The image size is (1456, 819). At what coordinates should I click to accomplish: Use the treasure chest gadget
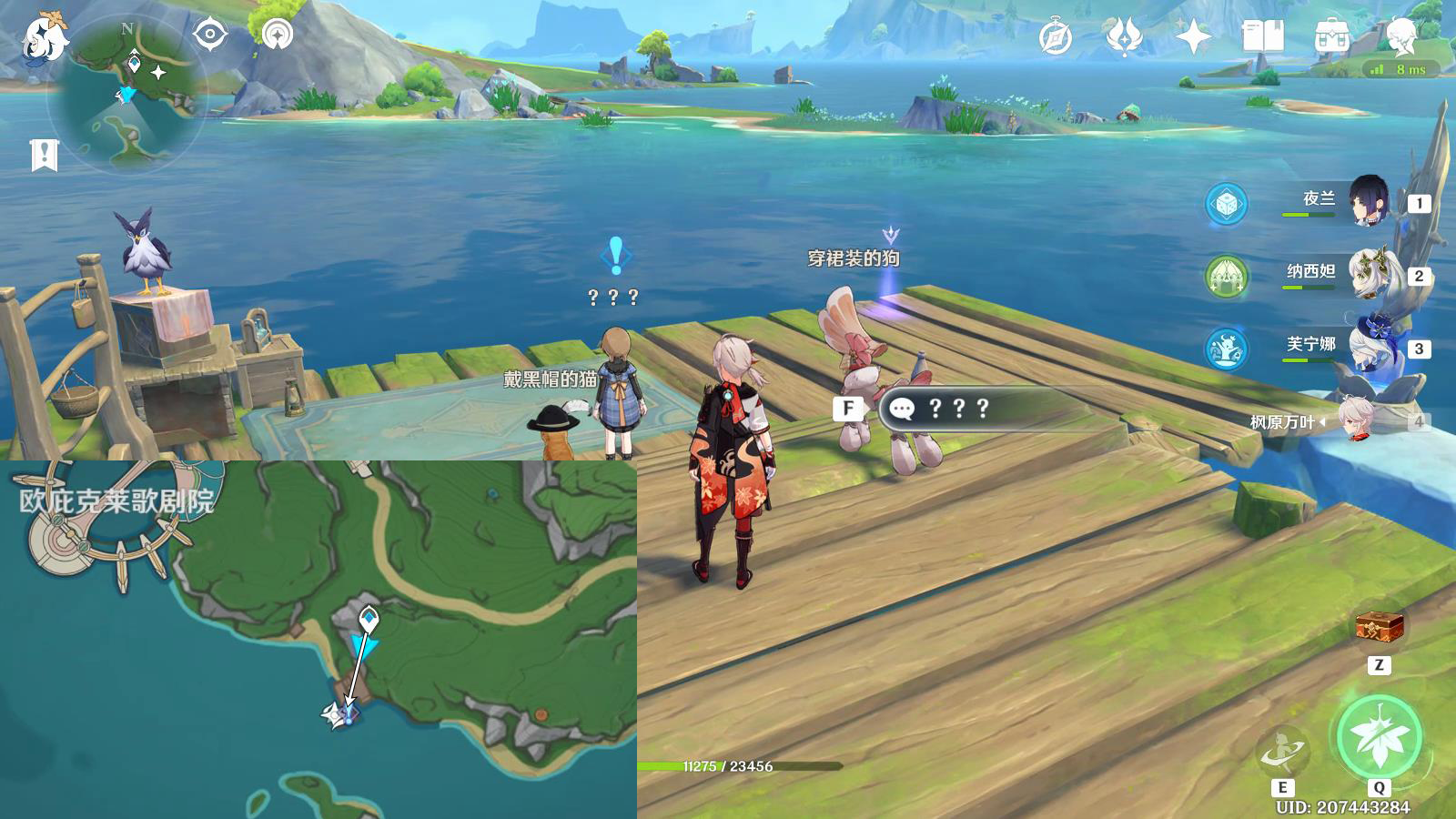coord(1380,626)
